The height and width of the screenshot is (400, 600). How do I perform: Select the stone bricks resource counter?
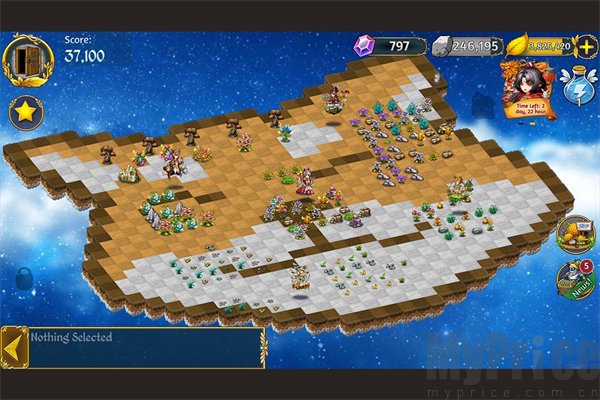(465, 45)
